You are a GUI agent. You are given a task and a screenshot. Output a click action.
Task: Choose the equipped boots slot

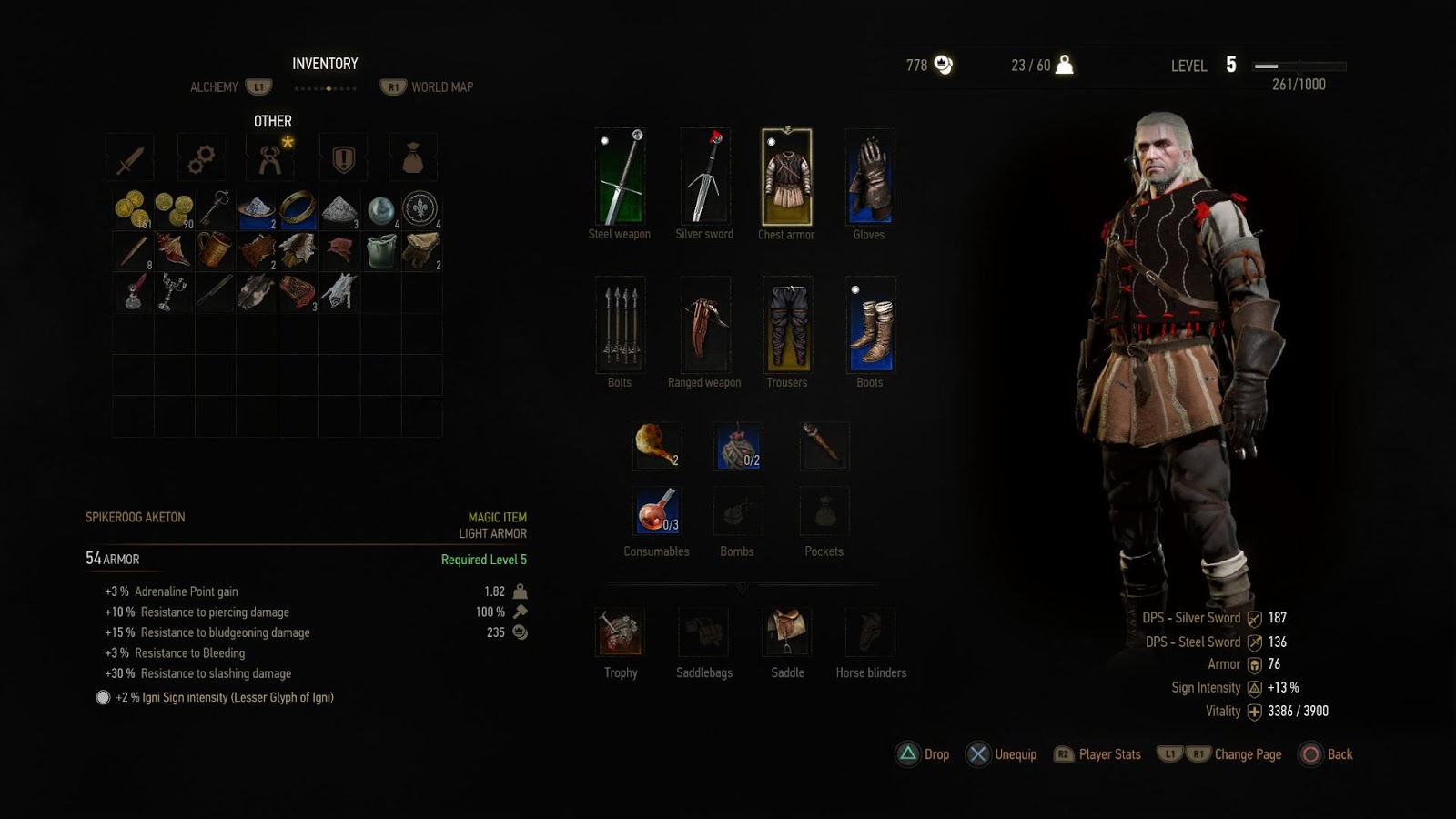pyautogui.click(x=870, y=325)
